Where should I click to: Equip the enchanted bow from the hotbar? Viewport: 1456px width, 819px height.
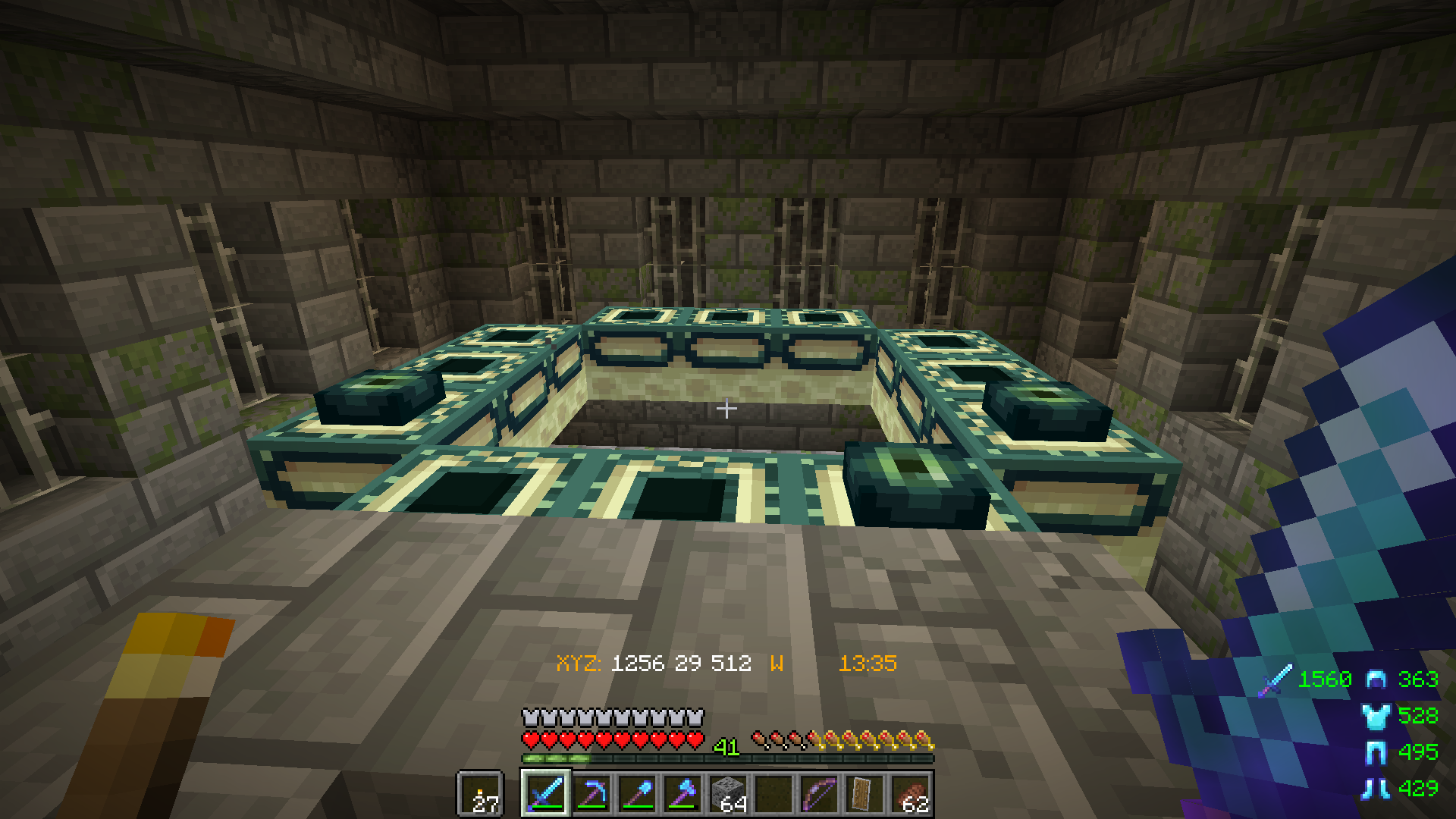pos(819,793)
